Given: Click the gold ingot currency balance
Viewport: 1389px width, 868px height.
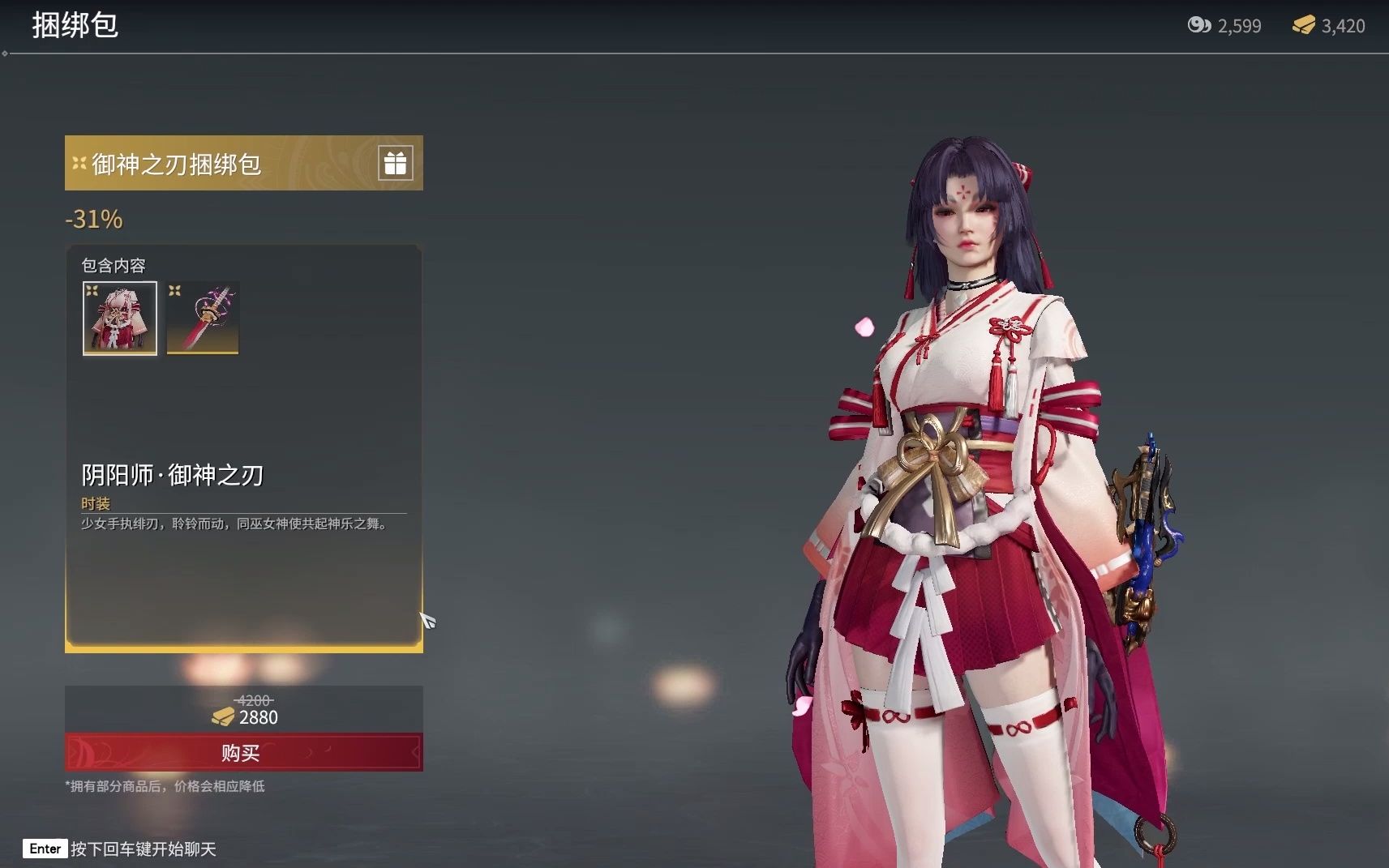Looking at the screenshot, I should point(1329,26).
